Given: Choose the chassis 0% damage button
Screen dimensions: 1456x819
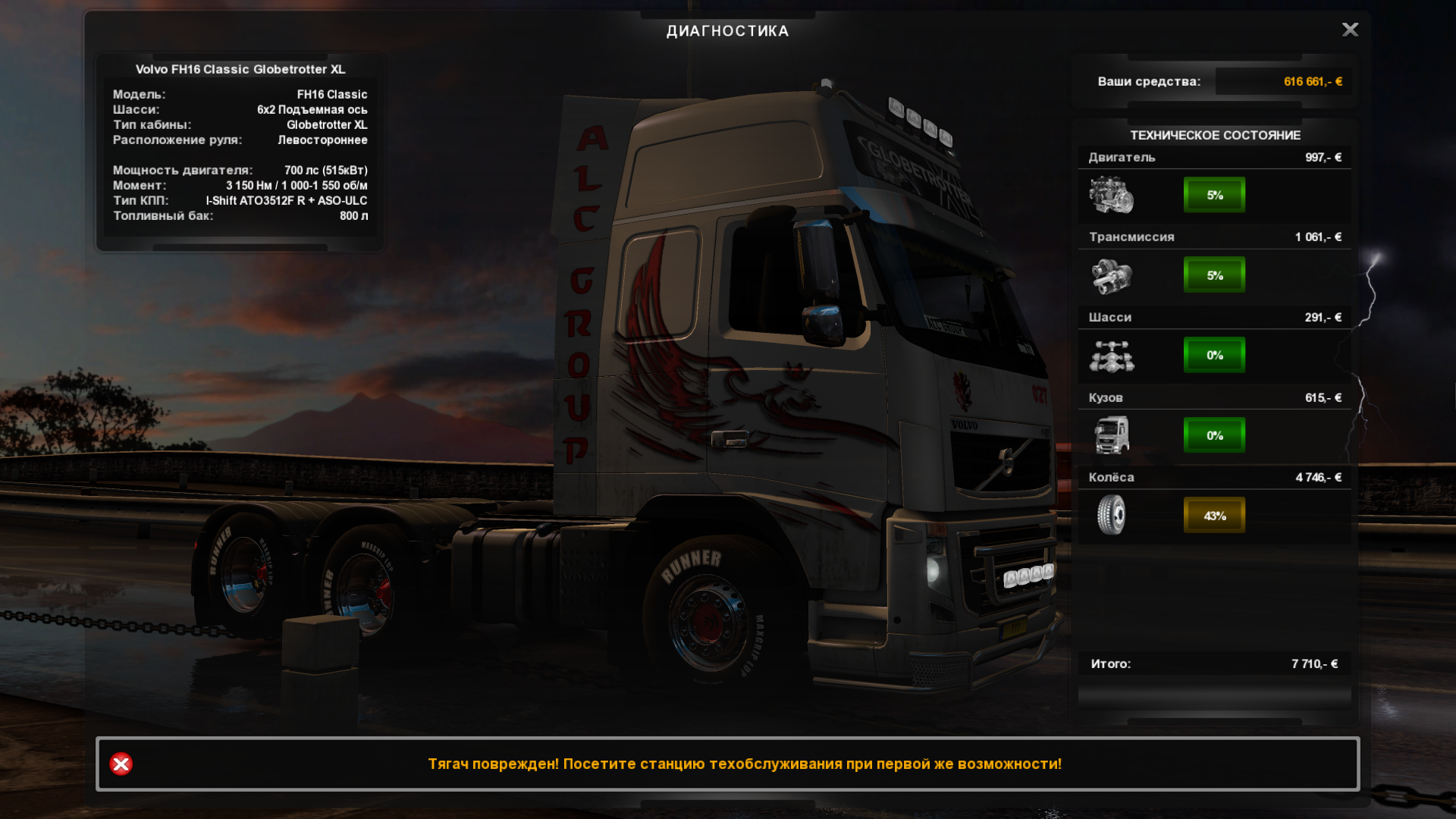Looking at the screenshot, I should (1214, 355).
